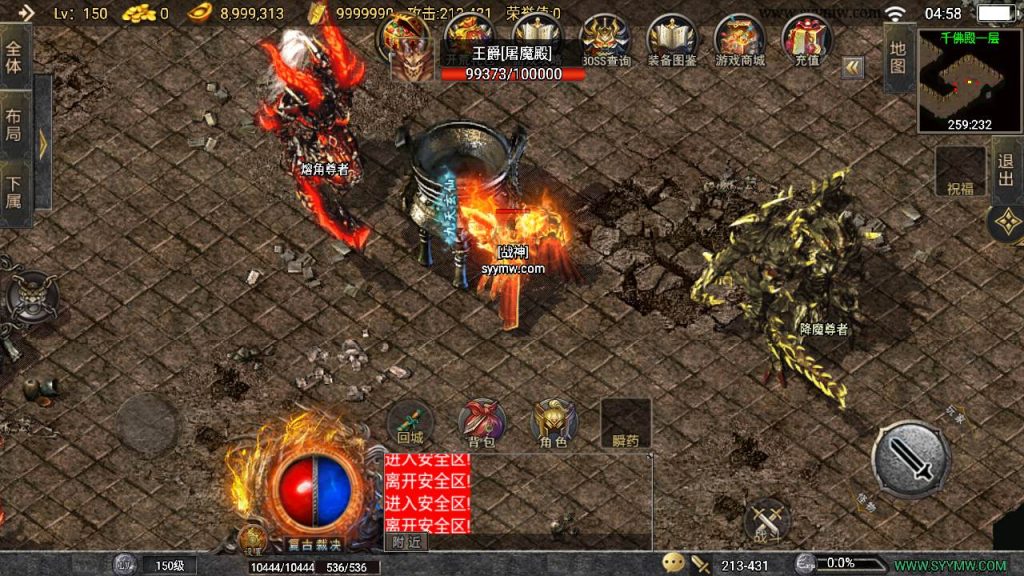Toggle the 战斗 crossed-swords combat mode
Screen dimensions: 1024x576
tap(768, 521)
